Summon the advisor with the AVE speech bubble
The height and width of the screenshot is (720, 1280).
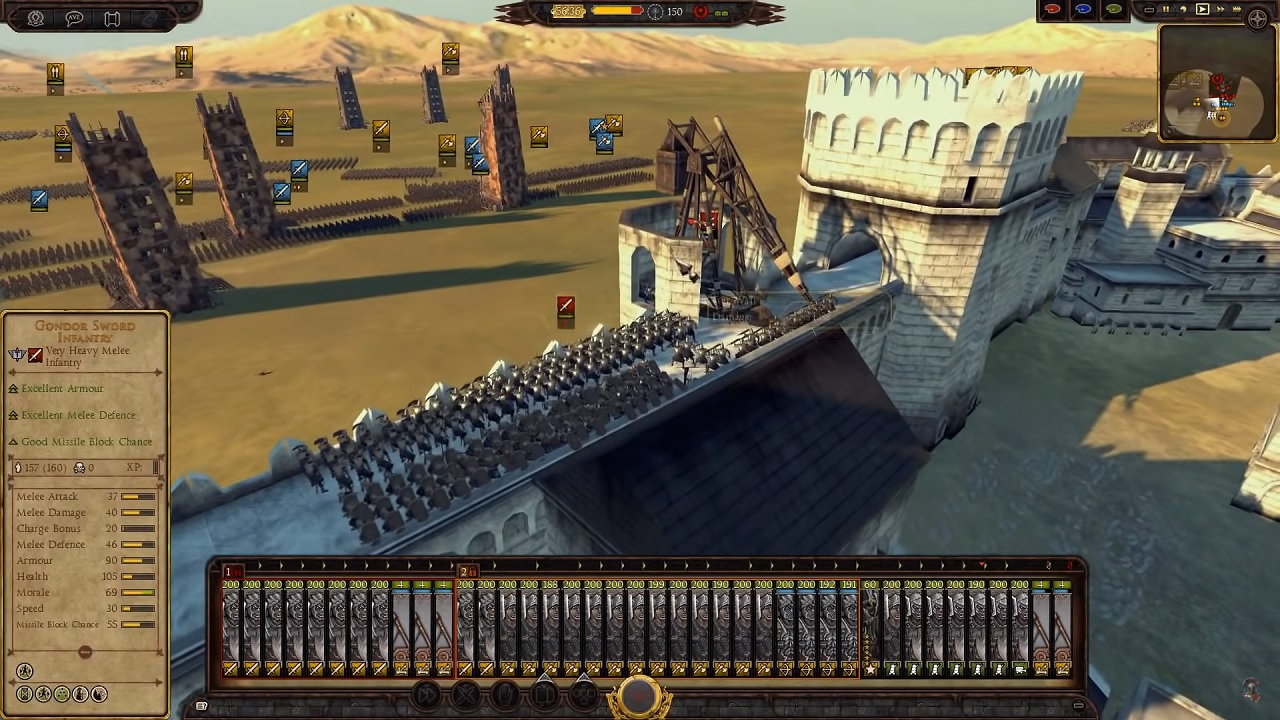(x=74, y=17)
